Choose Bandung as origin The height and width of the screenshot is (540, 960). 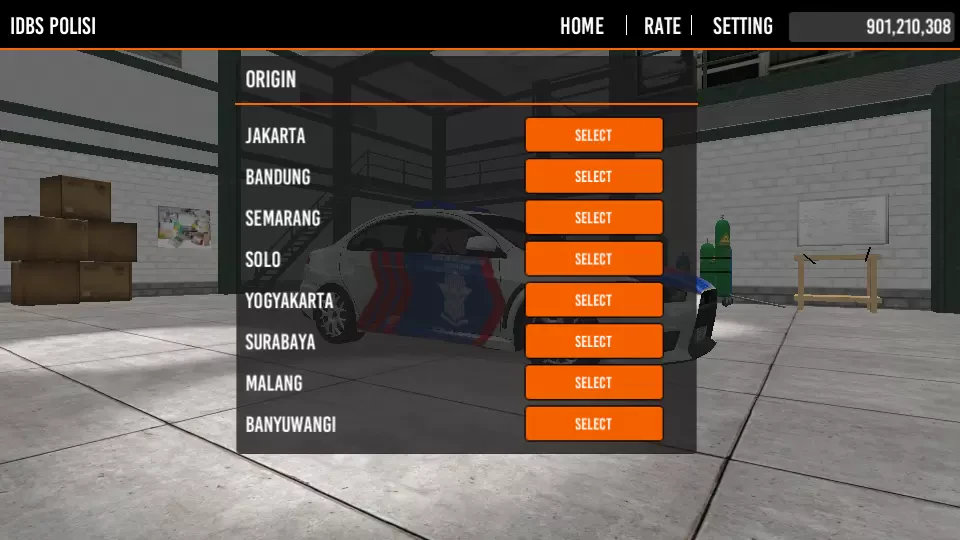(593, 176)
